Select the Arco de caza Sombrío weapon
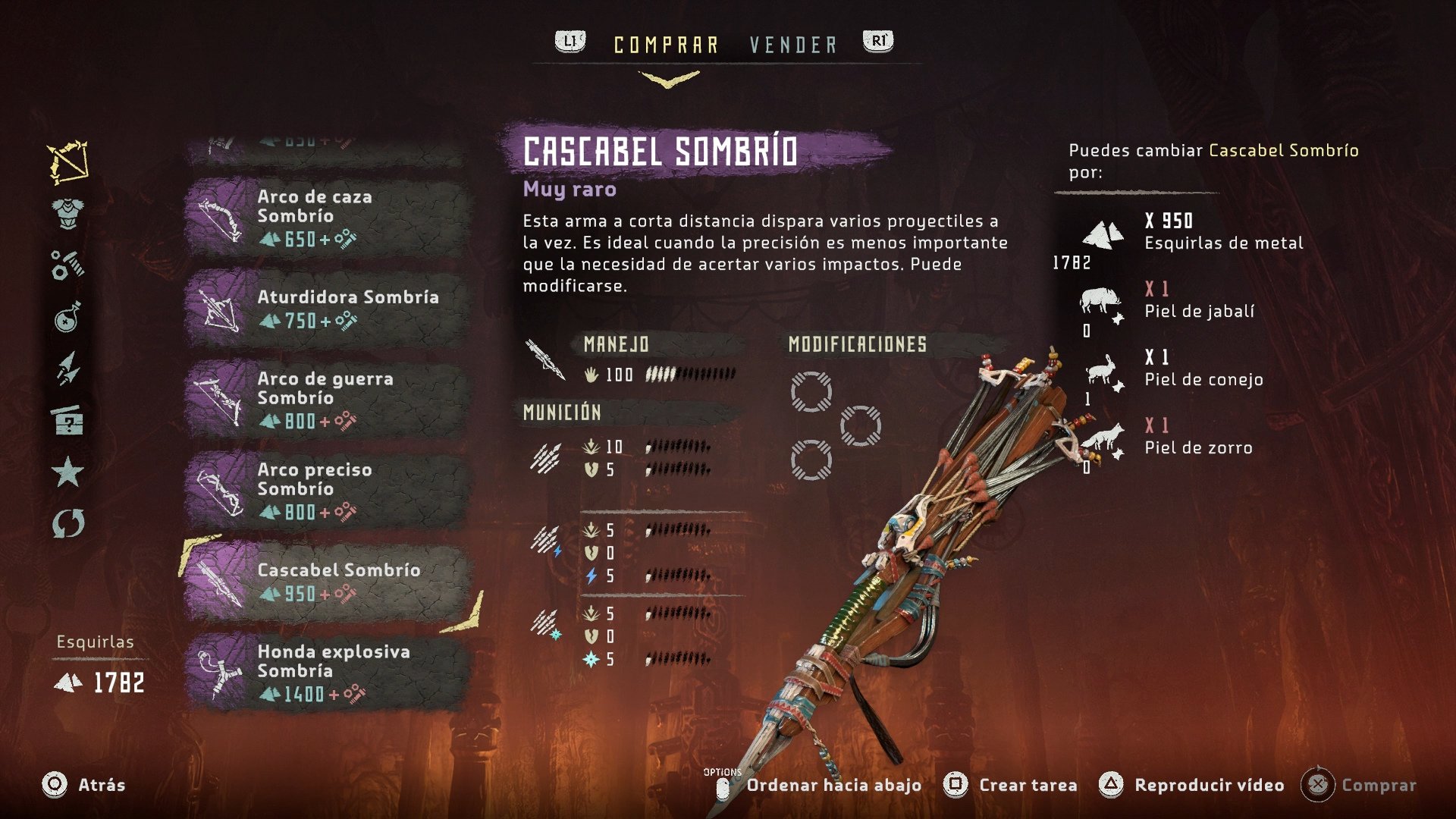 coord(326,215)
